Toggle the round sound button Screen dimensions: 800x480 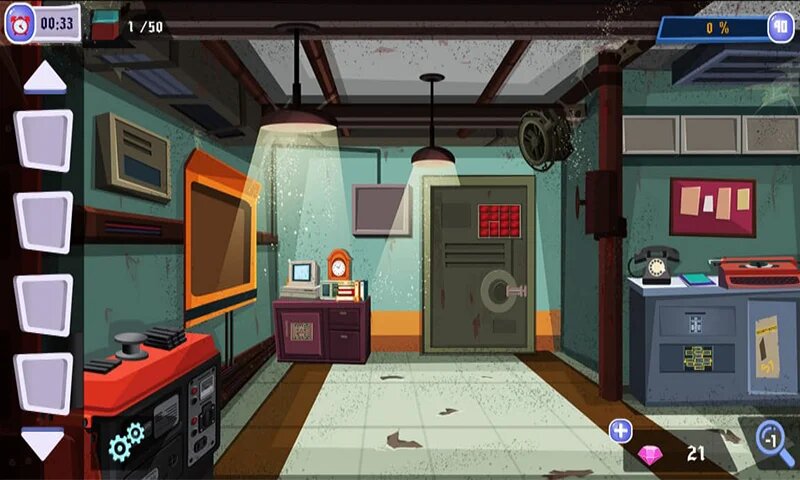point(780,28)
